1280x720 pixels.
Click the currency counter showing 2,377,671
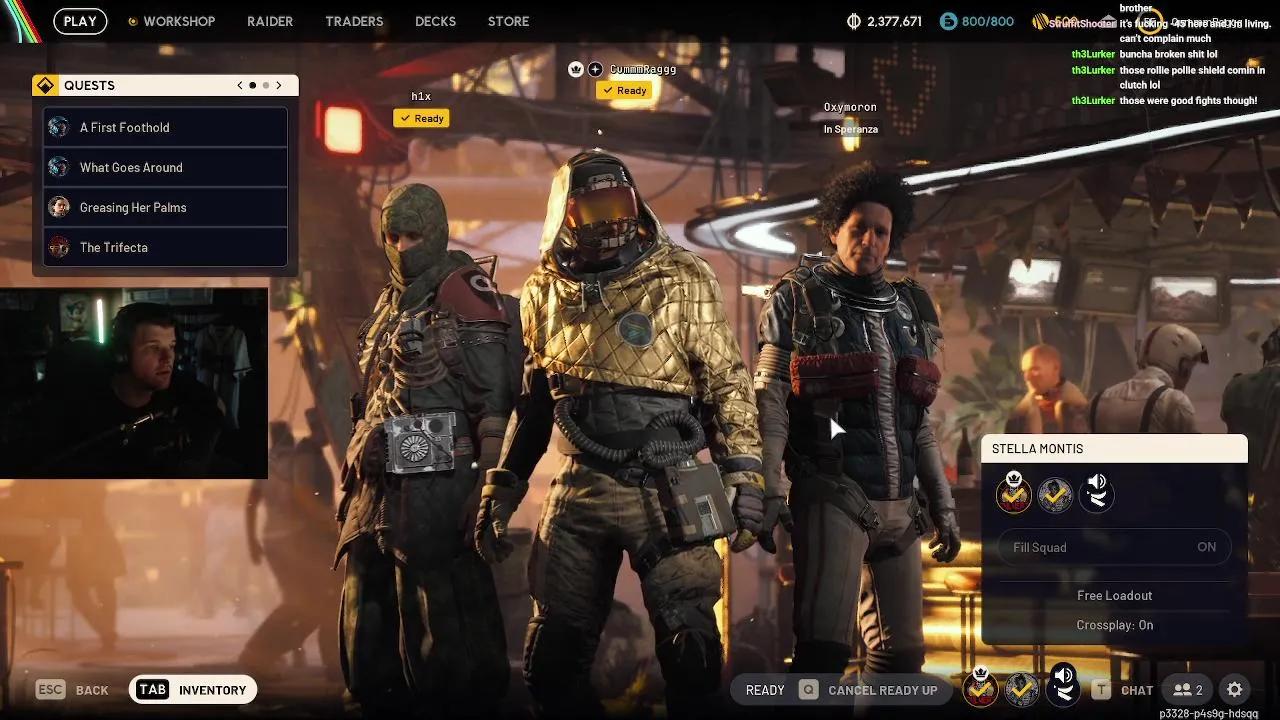pyautogui.click(x=884, y=21)
